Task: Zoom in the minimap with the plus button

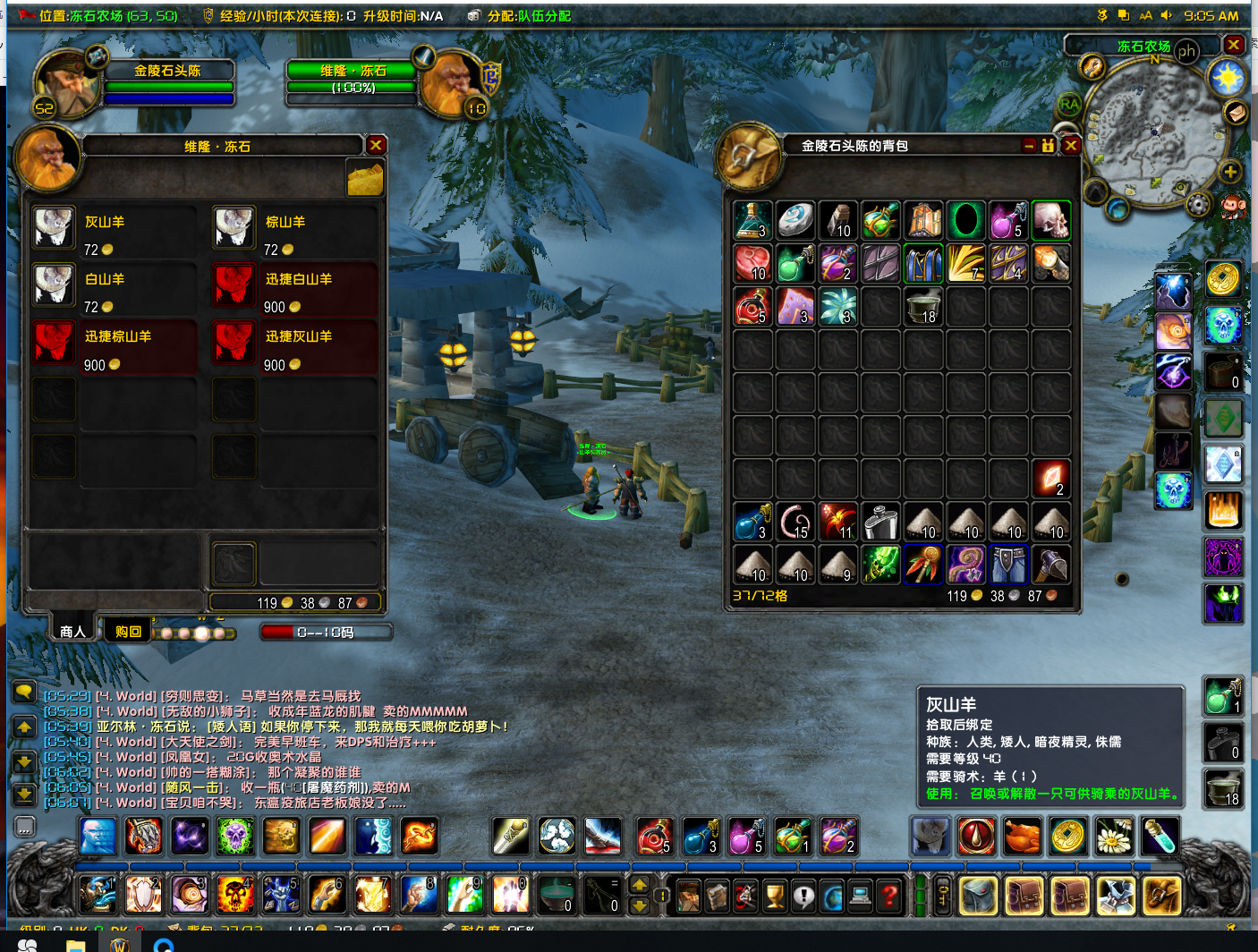Action: [x=1230, y=172]
